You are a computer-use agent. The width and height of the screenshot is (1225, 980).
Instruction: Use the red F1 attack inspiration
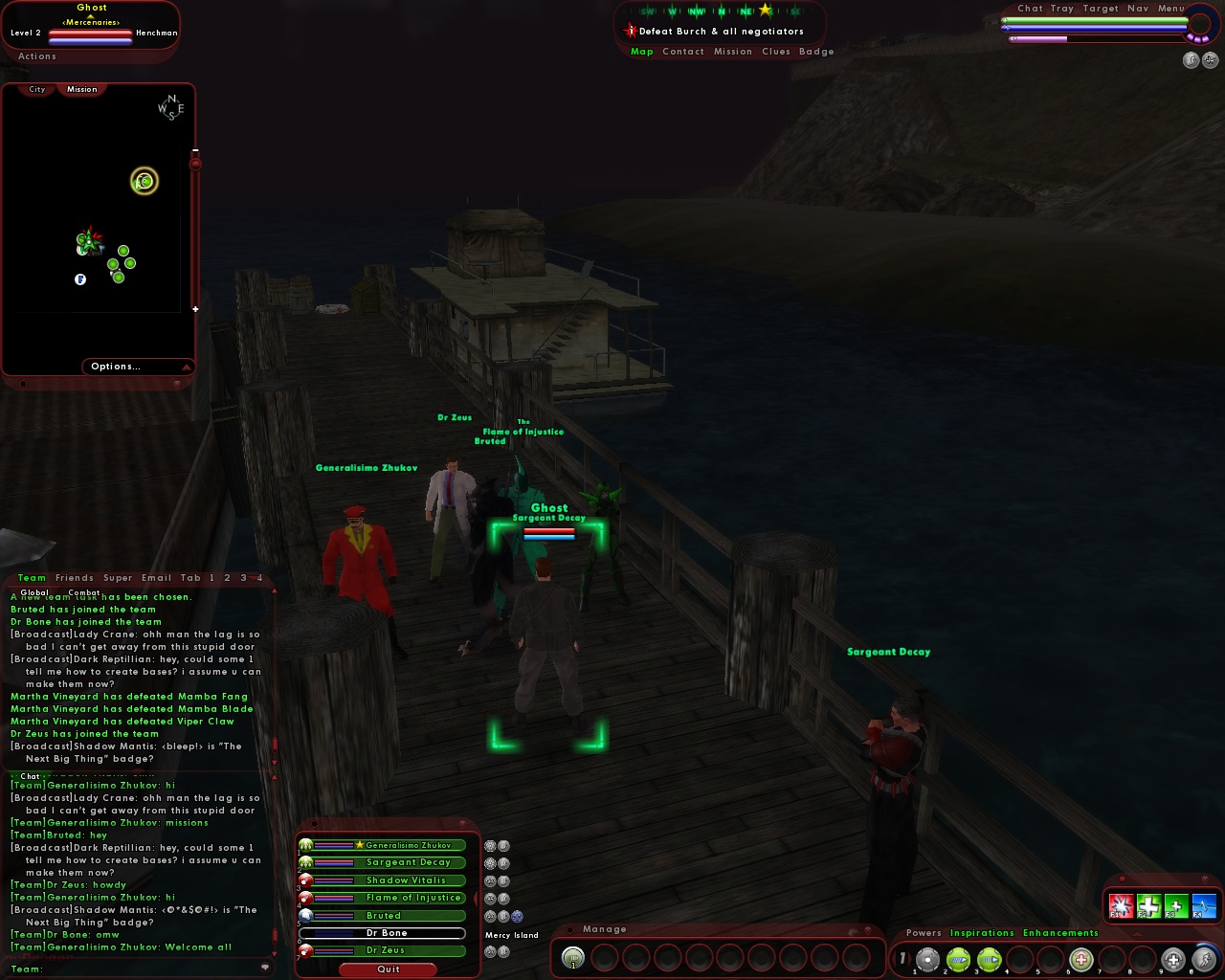1122,904
